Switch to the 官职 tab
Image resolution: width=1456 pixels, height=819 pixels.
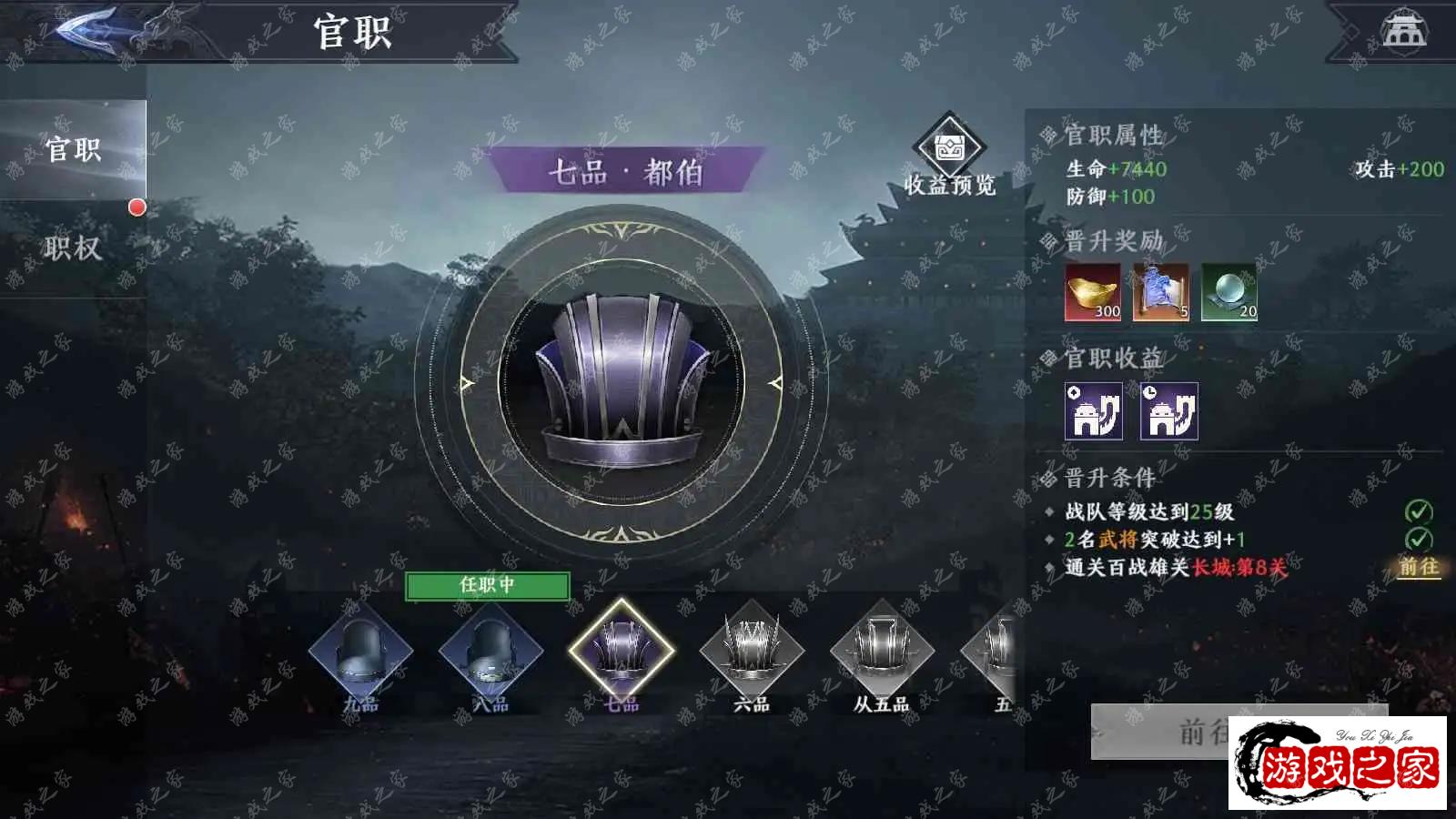point(73,149)
